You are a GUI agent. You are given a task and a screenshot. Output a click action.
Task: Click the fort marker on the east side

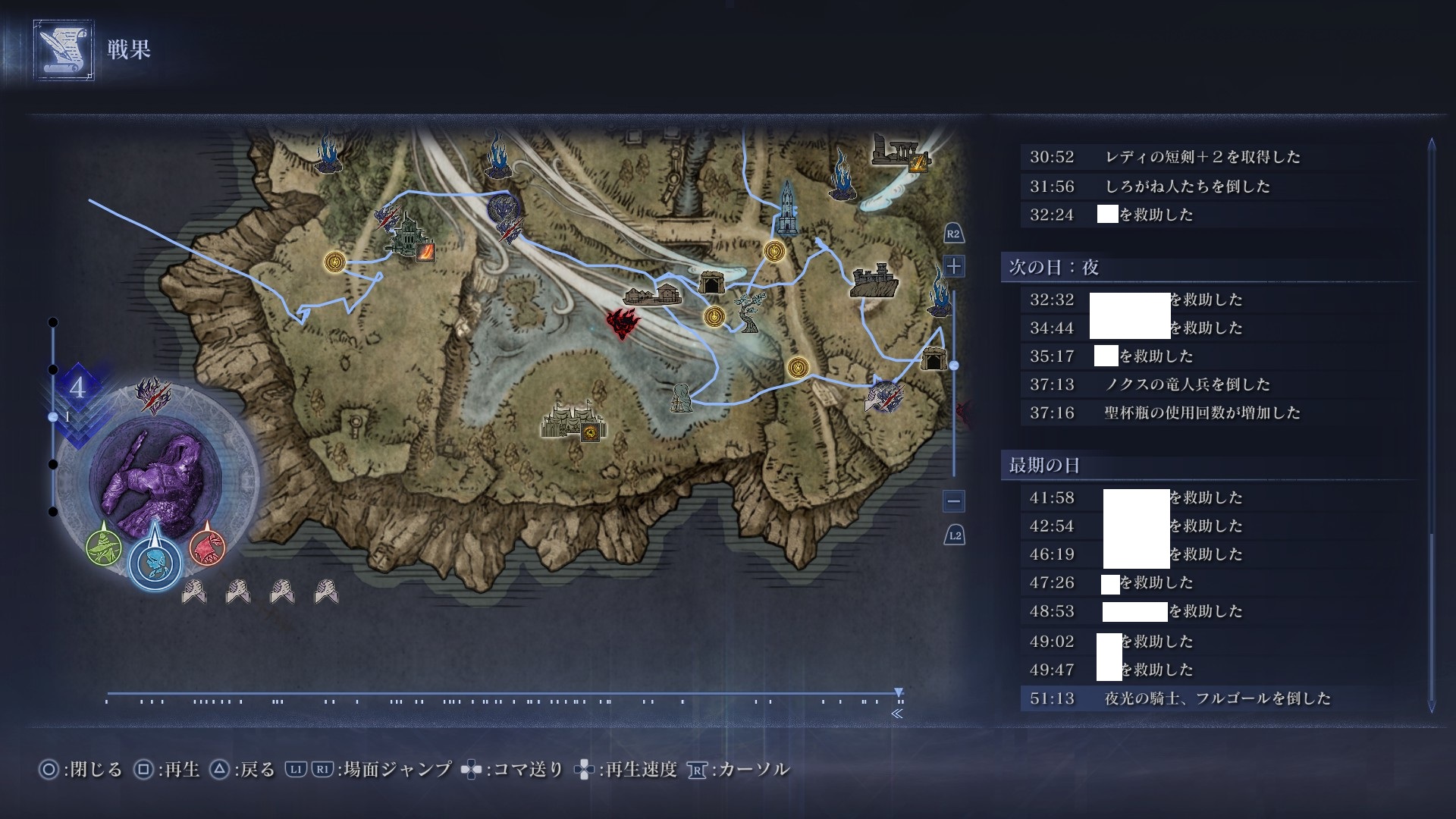(874, 281)
